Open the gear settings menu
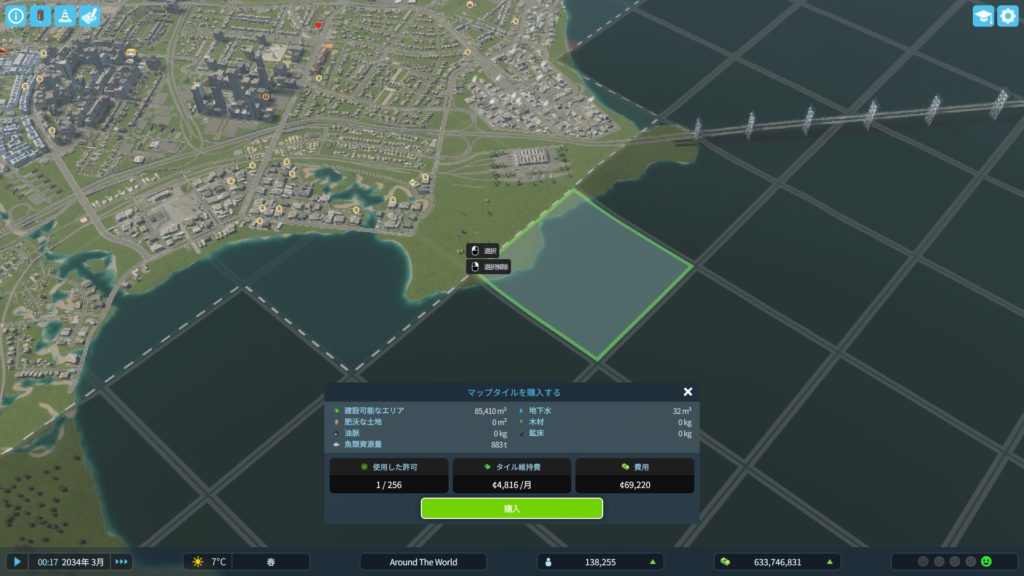Viewport: 1024px width, 576px height. (1008, 15)
